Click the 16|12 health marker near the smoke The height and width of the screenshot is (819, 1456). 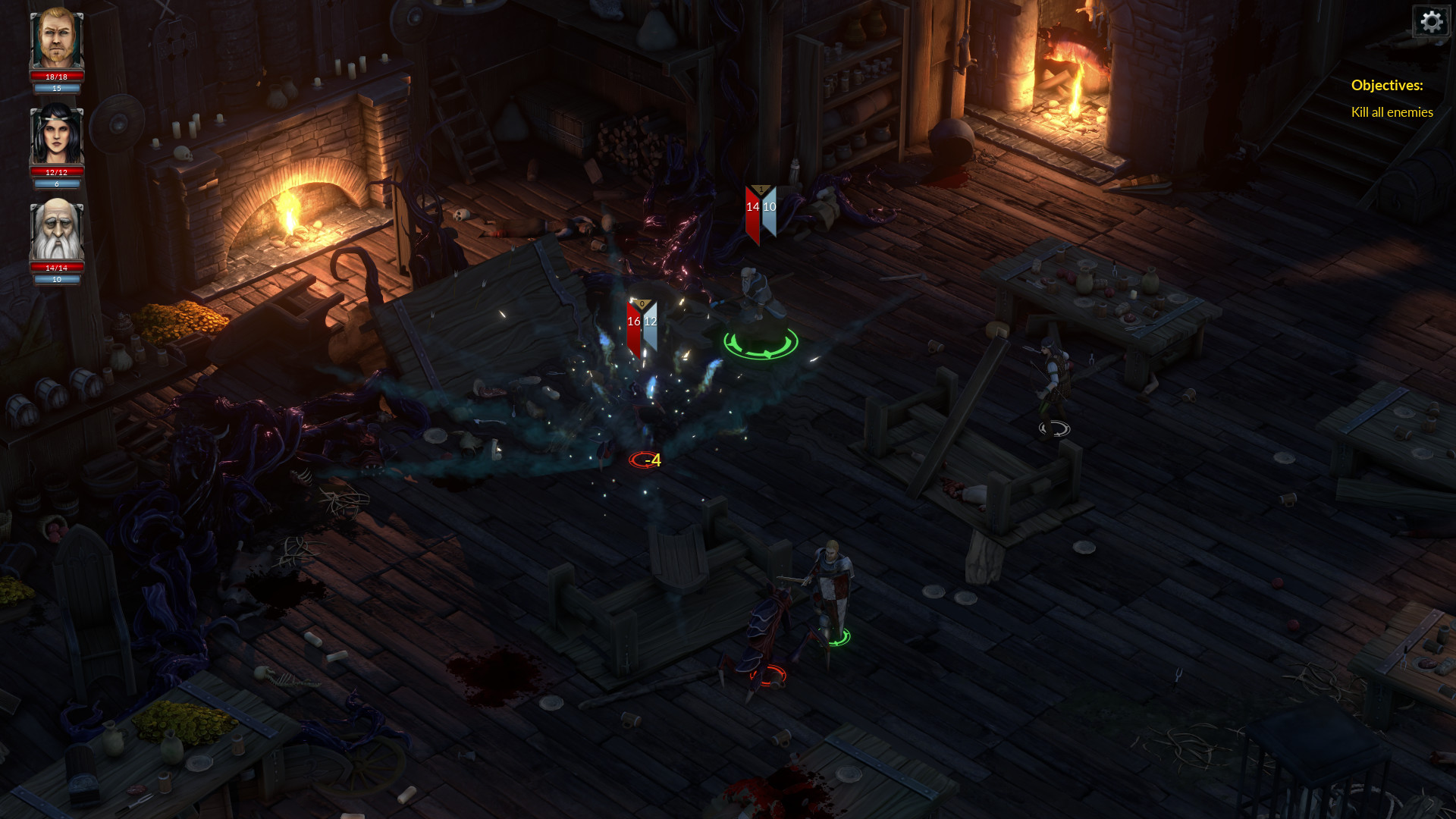click(641, 321)
